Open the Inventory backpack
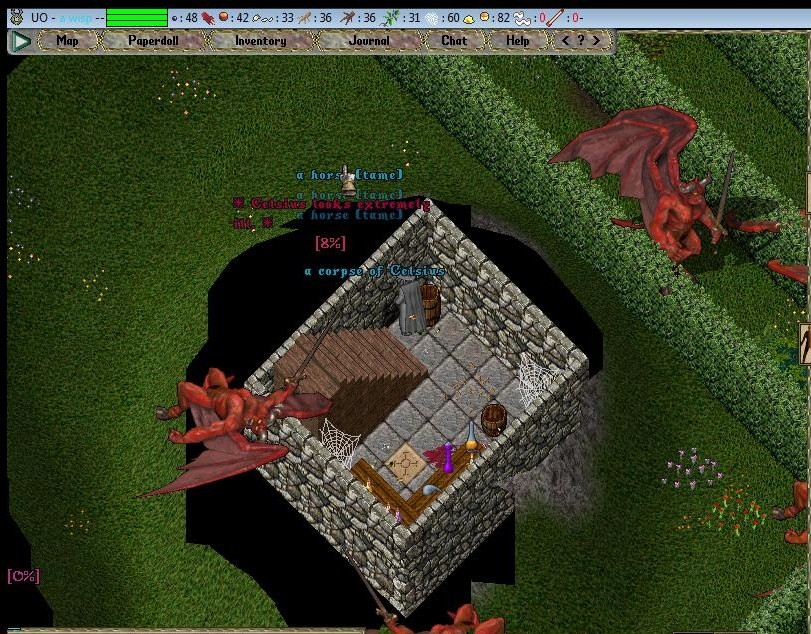This screenshot has height=634, width=811. click(260, 41)
